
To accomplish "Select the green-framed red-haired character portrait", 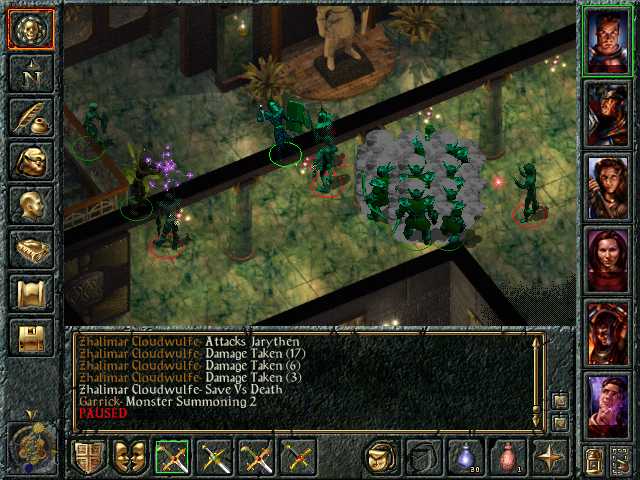I will point(608,41).
